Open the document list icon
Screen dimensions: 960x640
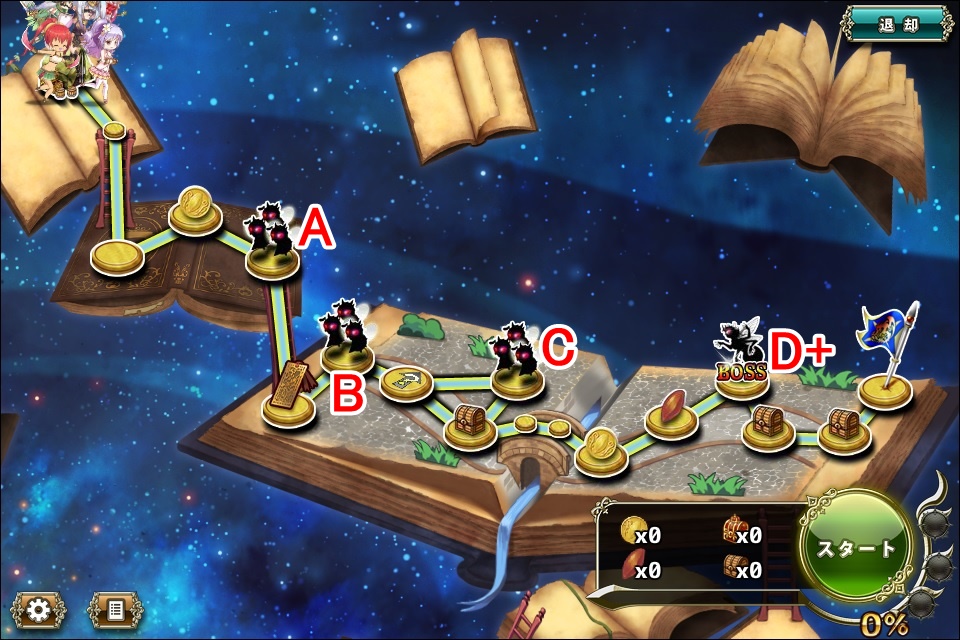(x=115, y=609)
